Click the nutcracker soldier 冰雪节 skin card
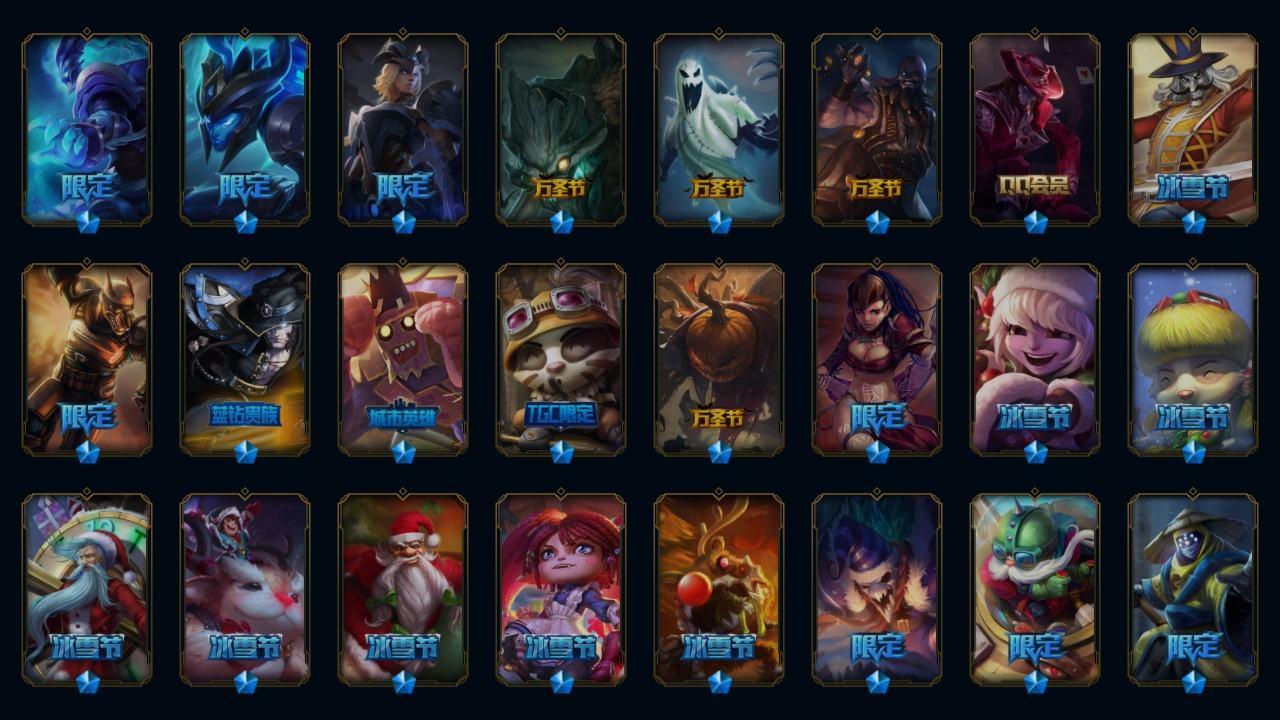The image size is (1280, 720). (1193, 128)
